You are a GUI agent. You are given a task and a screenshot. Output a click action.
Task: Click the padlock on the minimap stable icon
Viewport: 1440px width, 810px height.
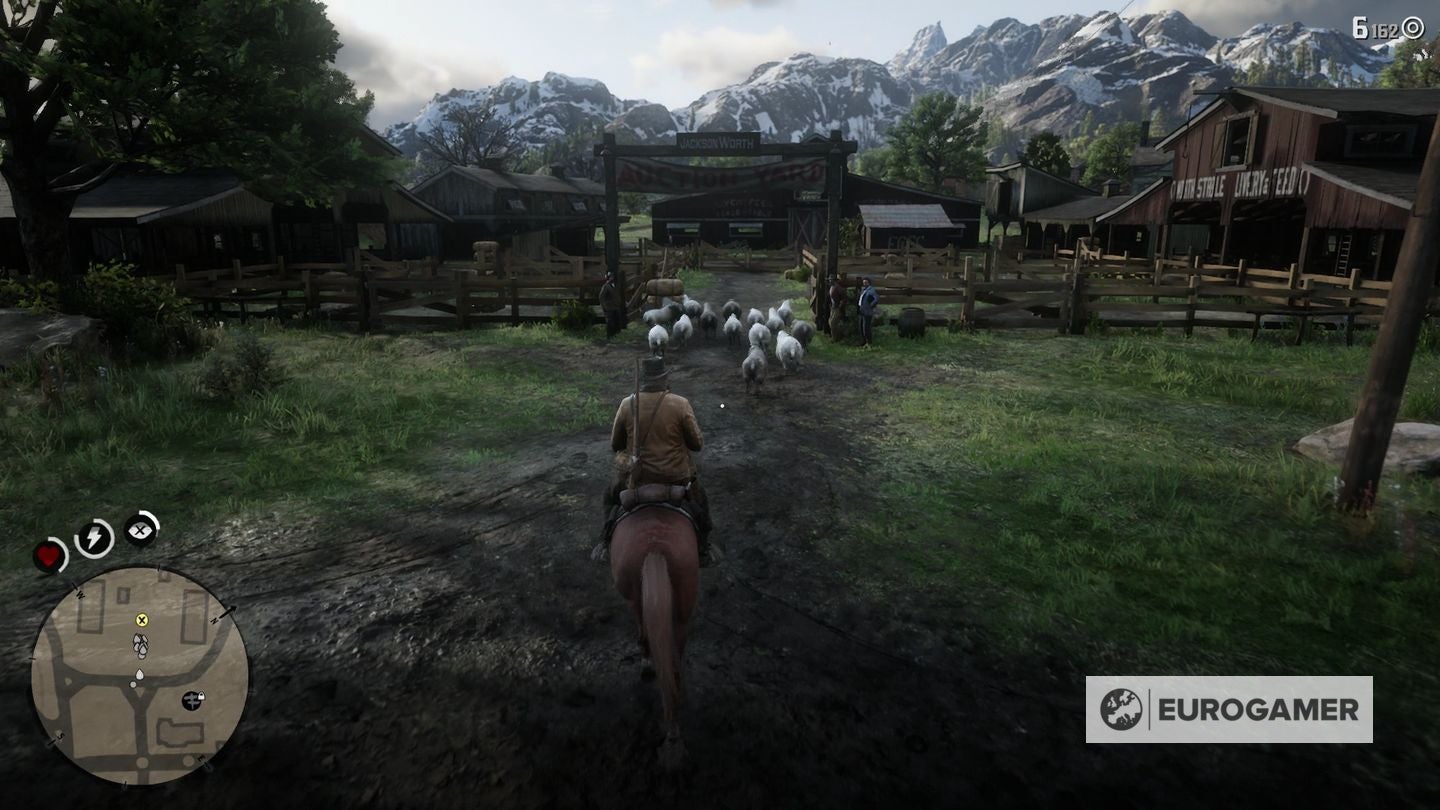pos(203,697)
